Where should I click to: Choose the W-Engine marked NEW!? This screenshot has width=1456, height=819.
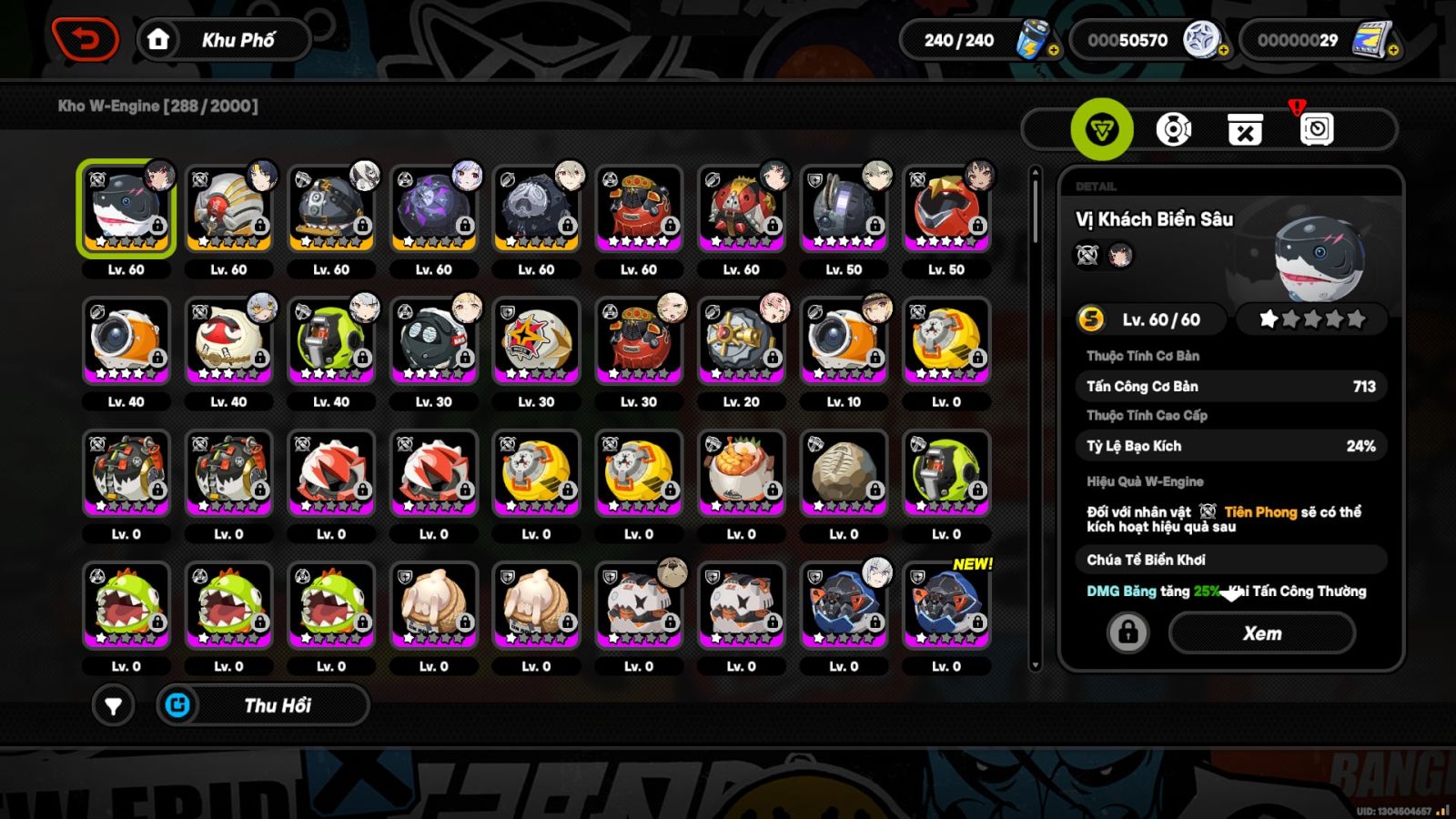pos(946,606)
